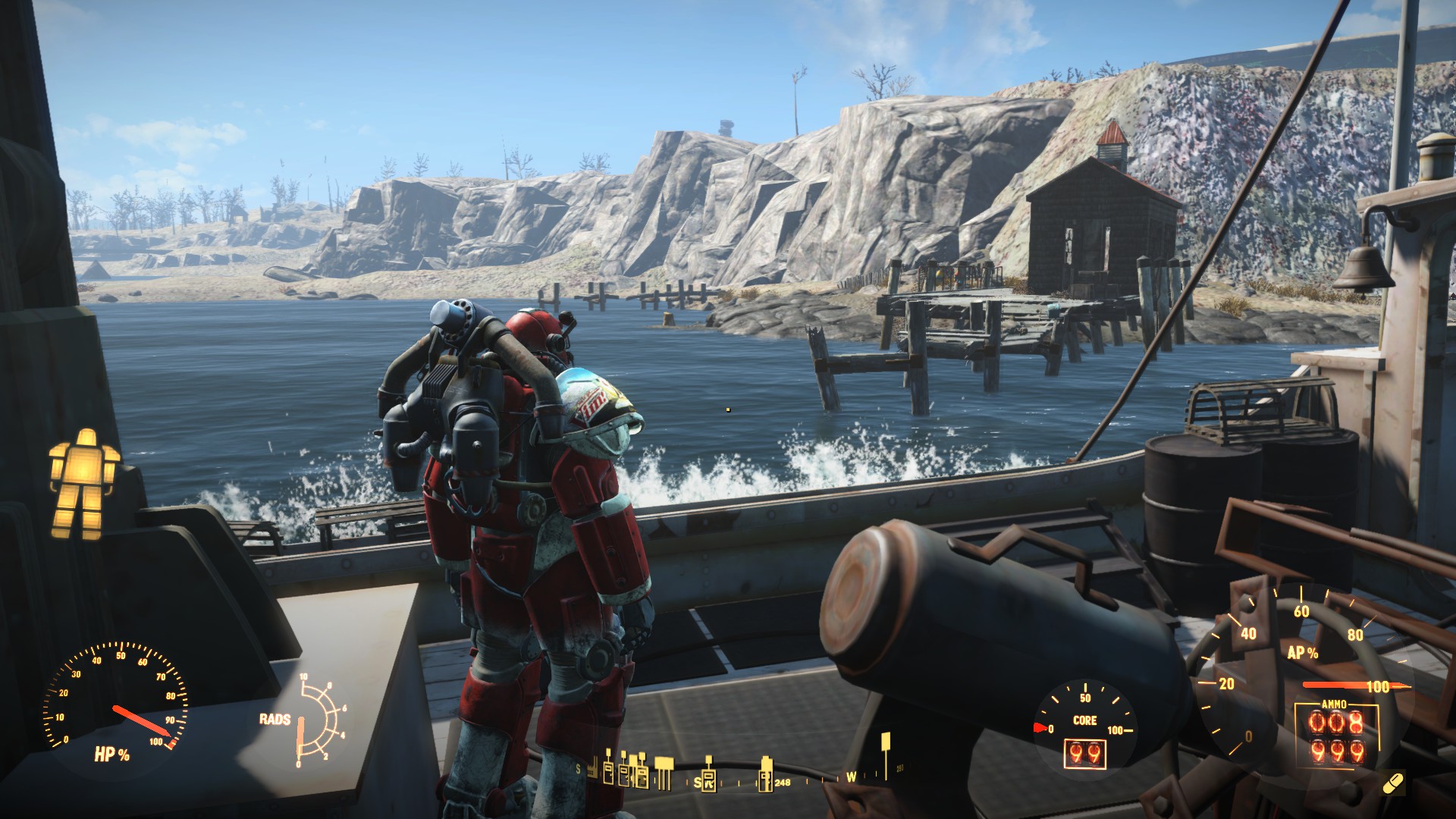Click the chem pill status icon

coord(1392,783)
